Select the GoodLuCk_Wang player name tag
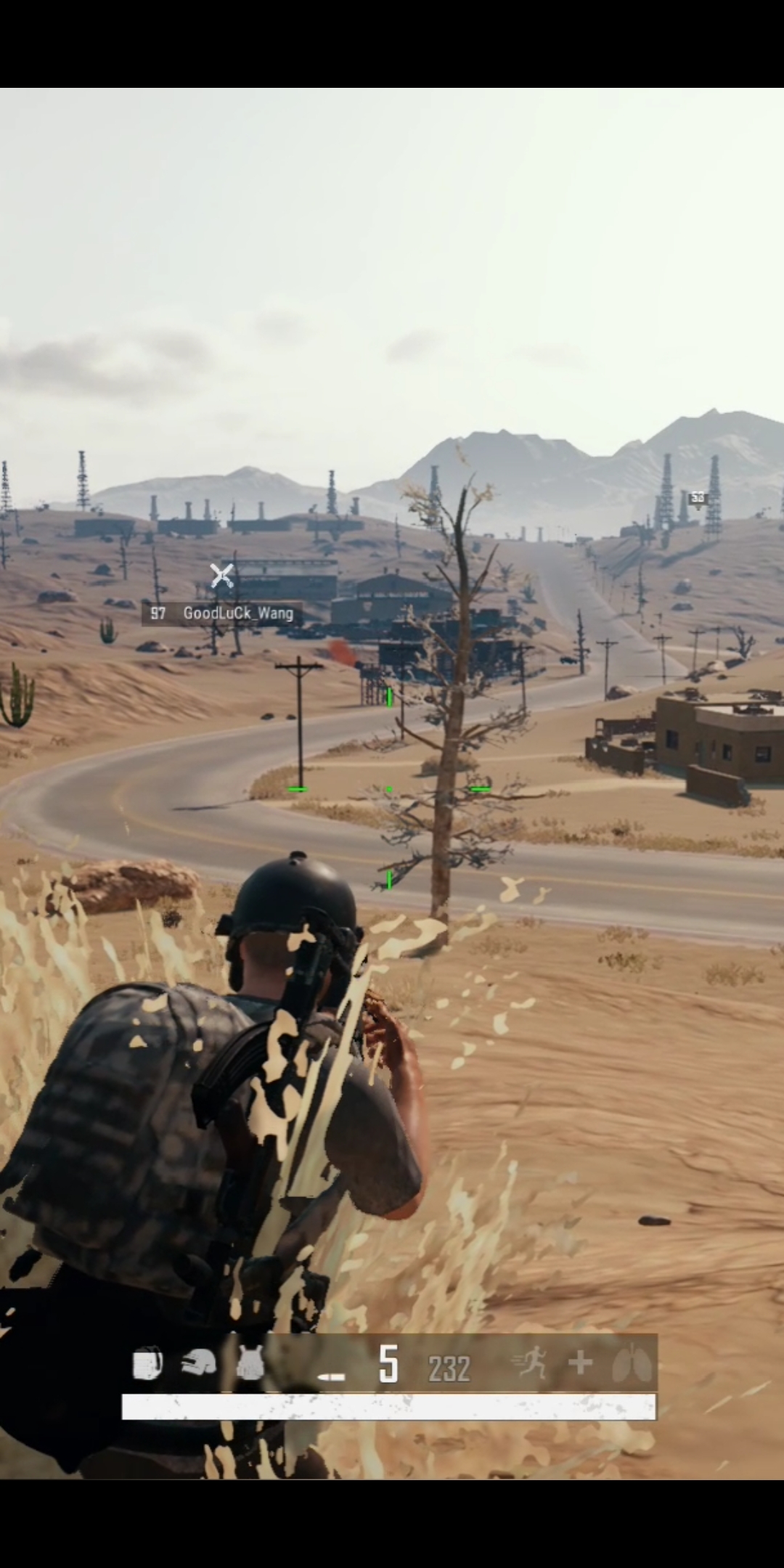Viewport: 784px width, 1568px height. pyautogui.click(x=222, y=613)
